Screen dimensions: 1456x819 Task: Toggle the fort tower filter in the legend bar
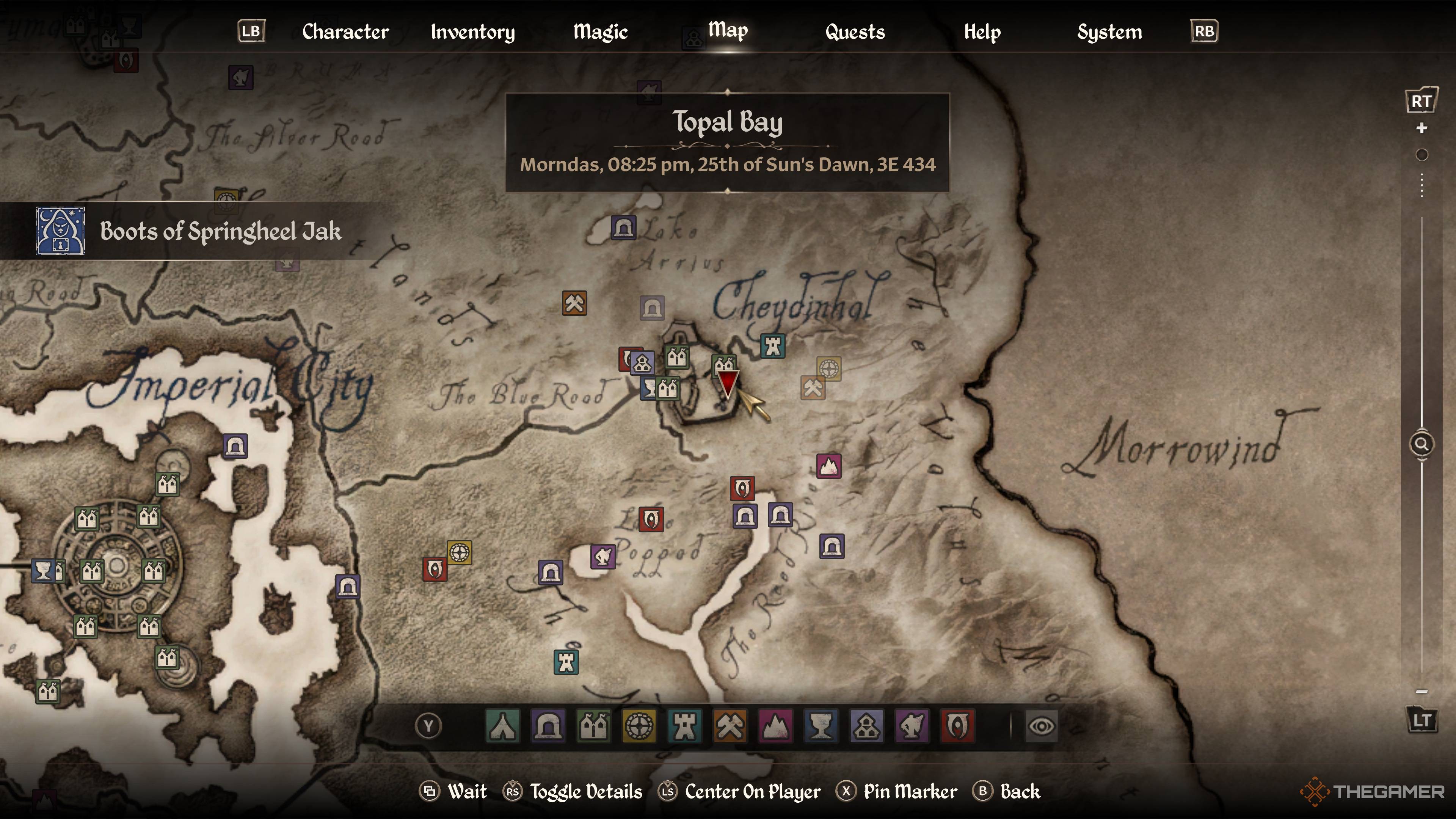pos(684,726)
